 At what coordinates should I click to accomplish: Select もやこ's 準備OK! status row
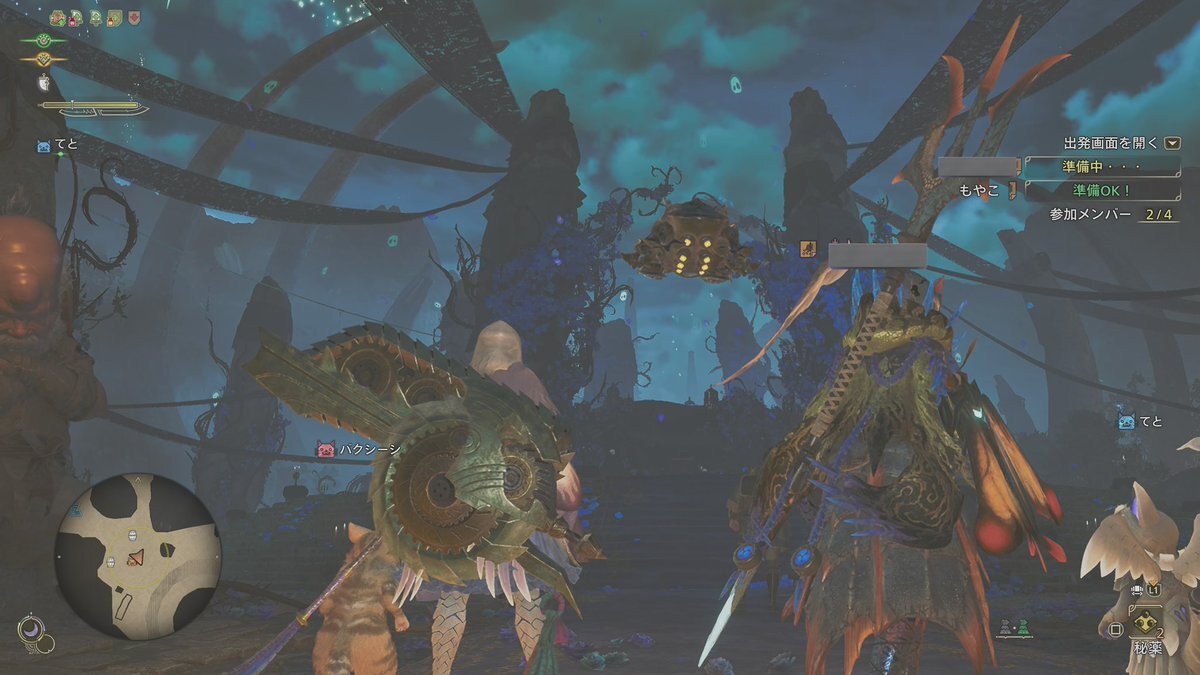1102,189
